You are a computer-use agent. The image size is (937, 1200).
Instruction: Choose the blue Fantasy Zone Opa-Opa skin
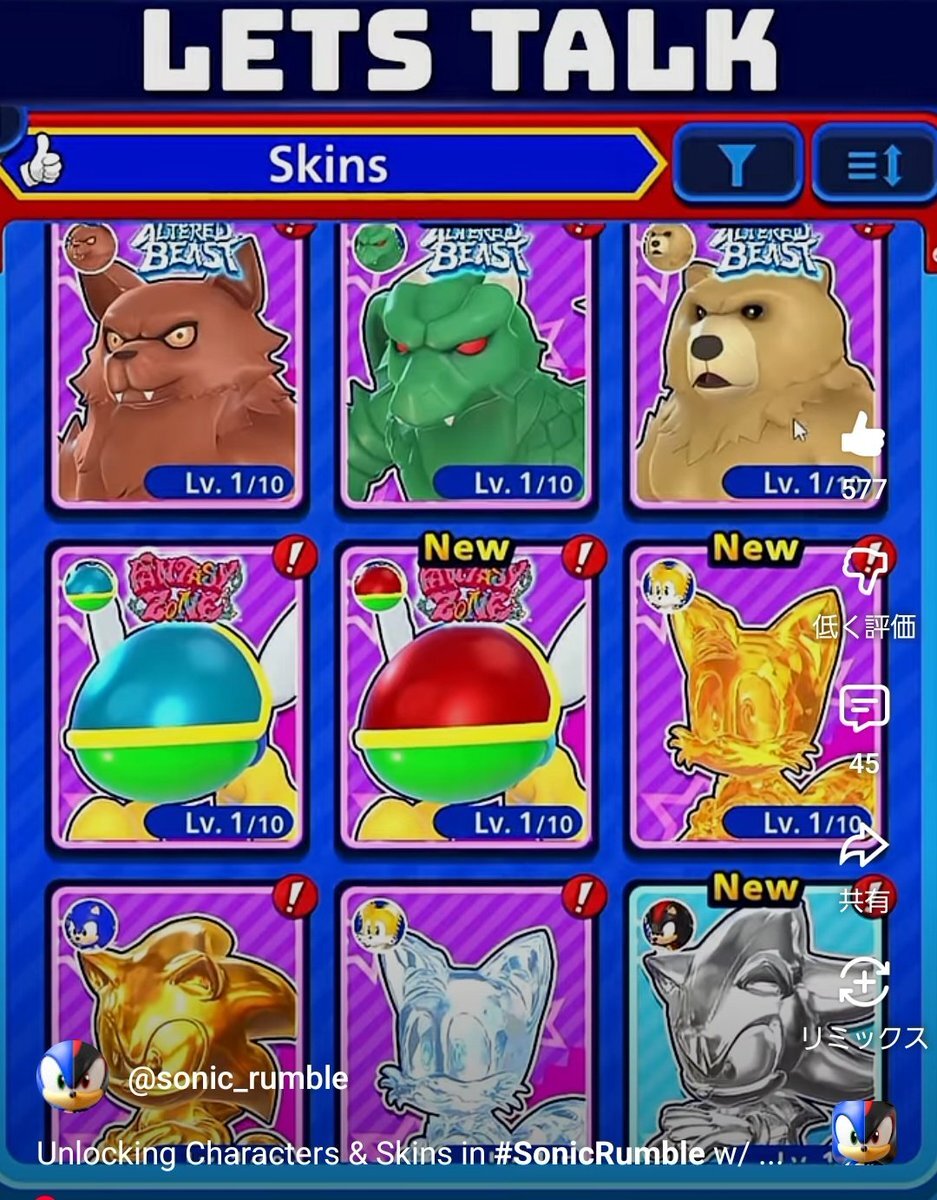click(x=177, y=695)
